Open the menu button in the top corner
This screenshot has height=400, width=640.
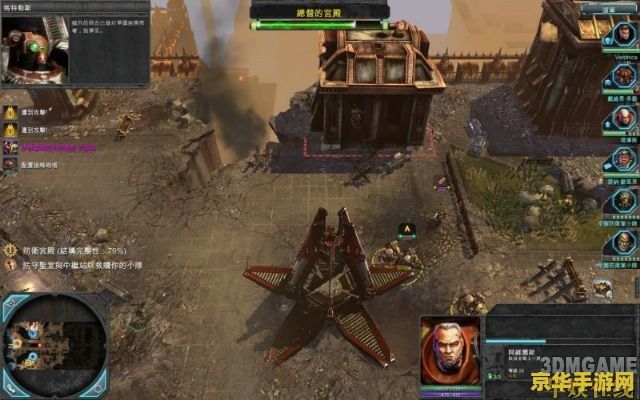(x=608, y=8)
